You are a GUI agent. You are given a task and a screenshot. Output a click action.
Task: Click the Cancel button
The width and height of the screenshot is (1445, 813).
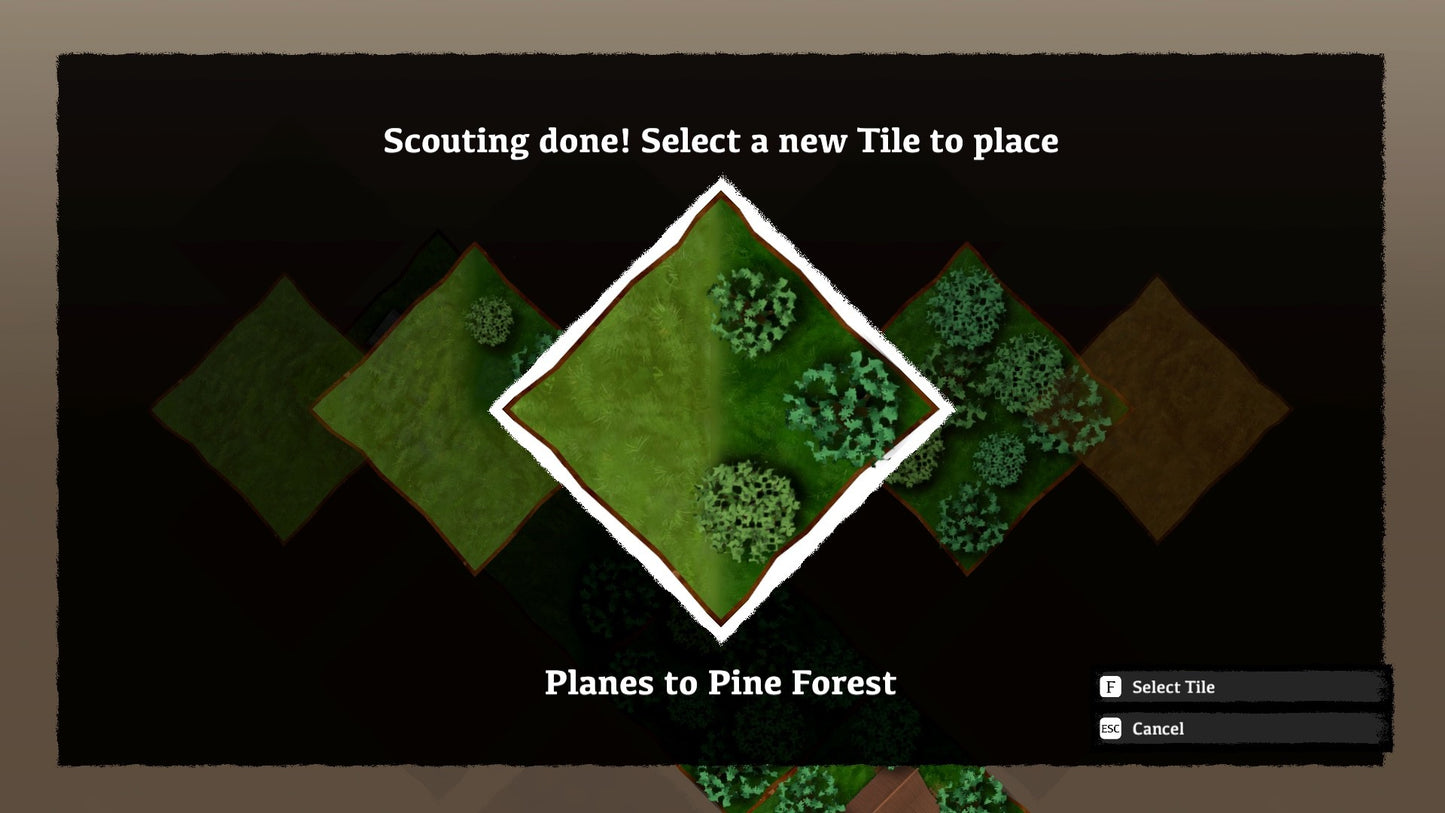[x=1157, y=729]
